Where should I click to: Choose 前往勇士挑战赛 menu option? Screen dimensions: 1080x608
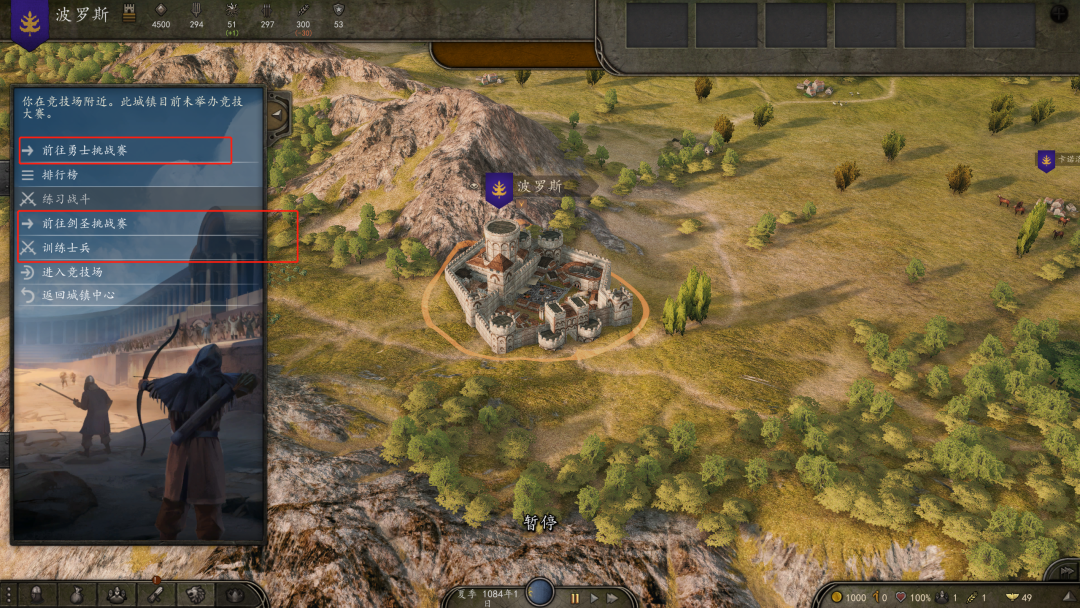(x=84, y=150)
